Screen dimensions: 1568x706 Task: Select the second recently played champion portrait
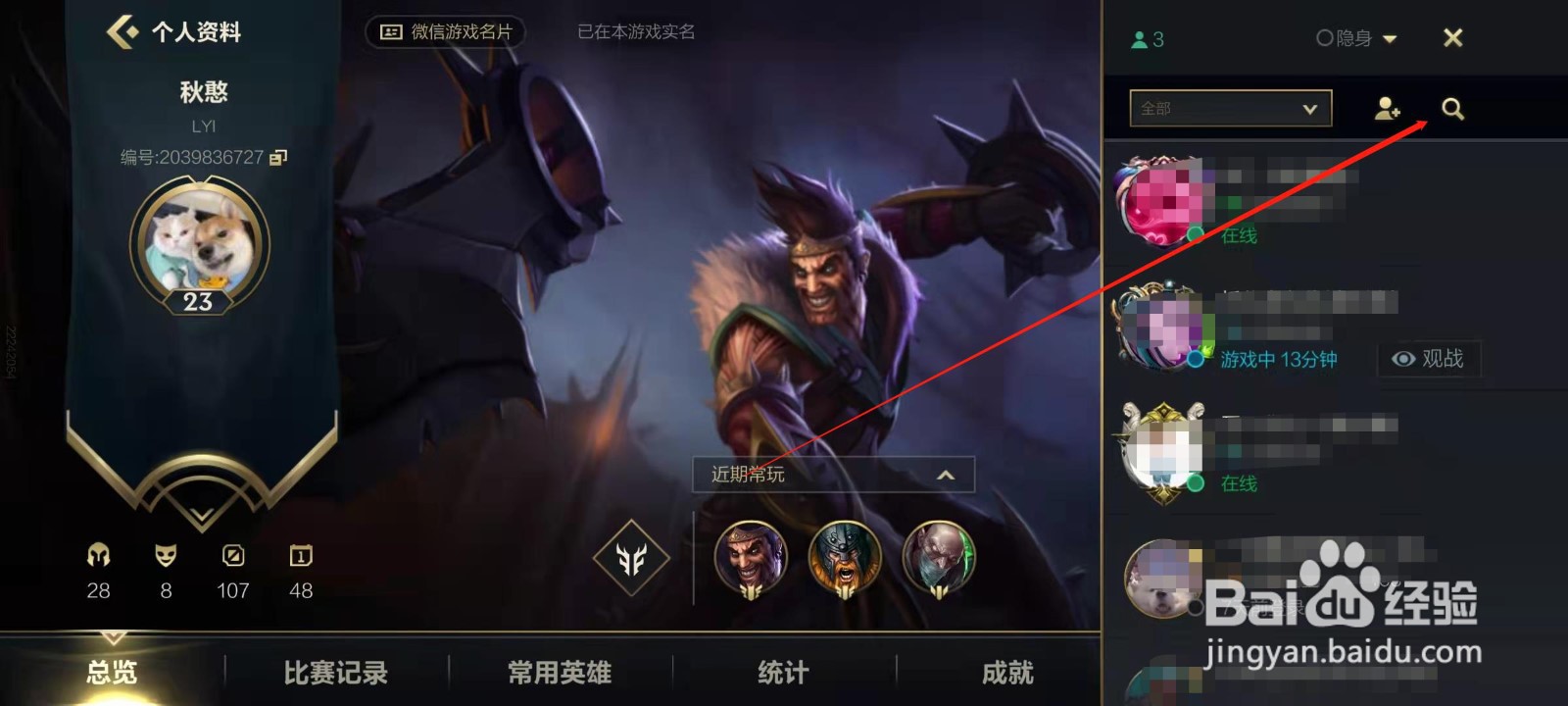[x=845, y=558]
